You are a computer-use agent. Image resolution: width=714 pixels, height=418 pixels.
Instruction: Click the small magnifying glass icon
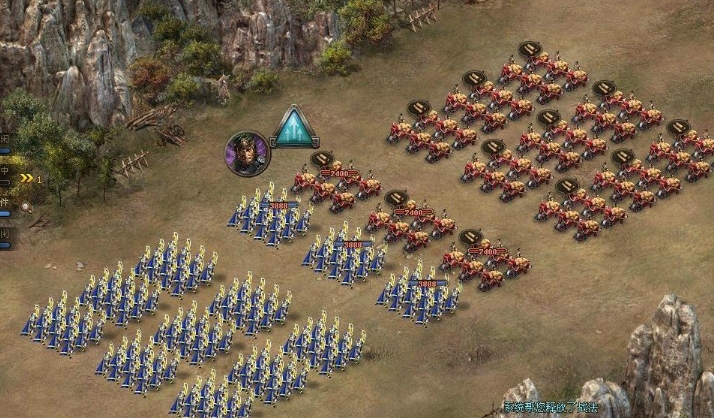[26, 207]
